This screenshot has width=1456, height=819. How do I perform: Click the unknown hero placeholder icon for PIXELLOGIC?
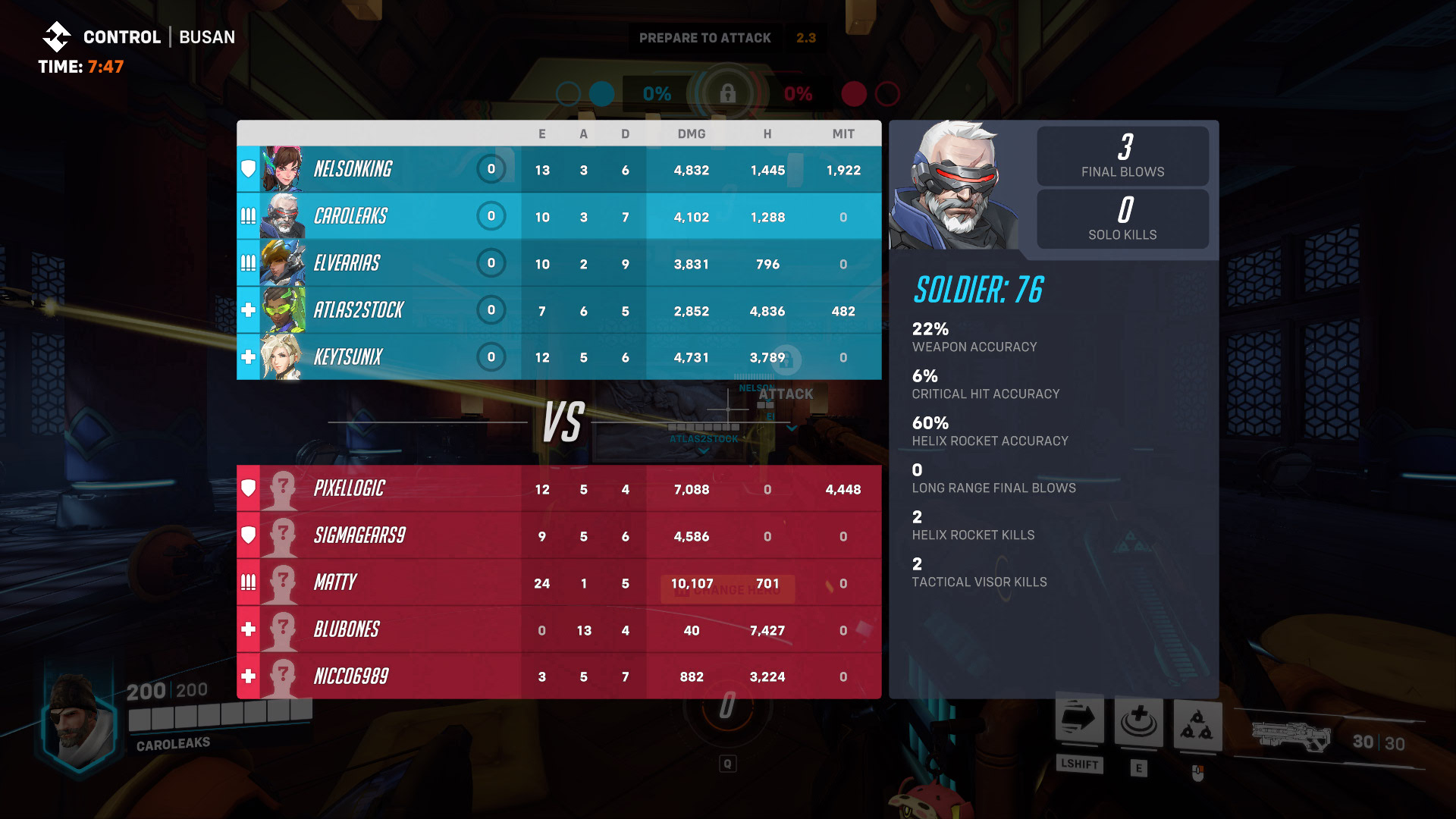point(283,488)
